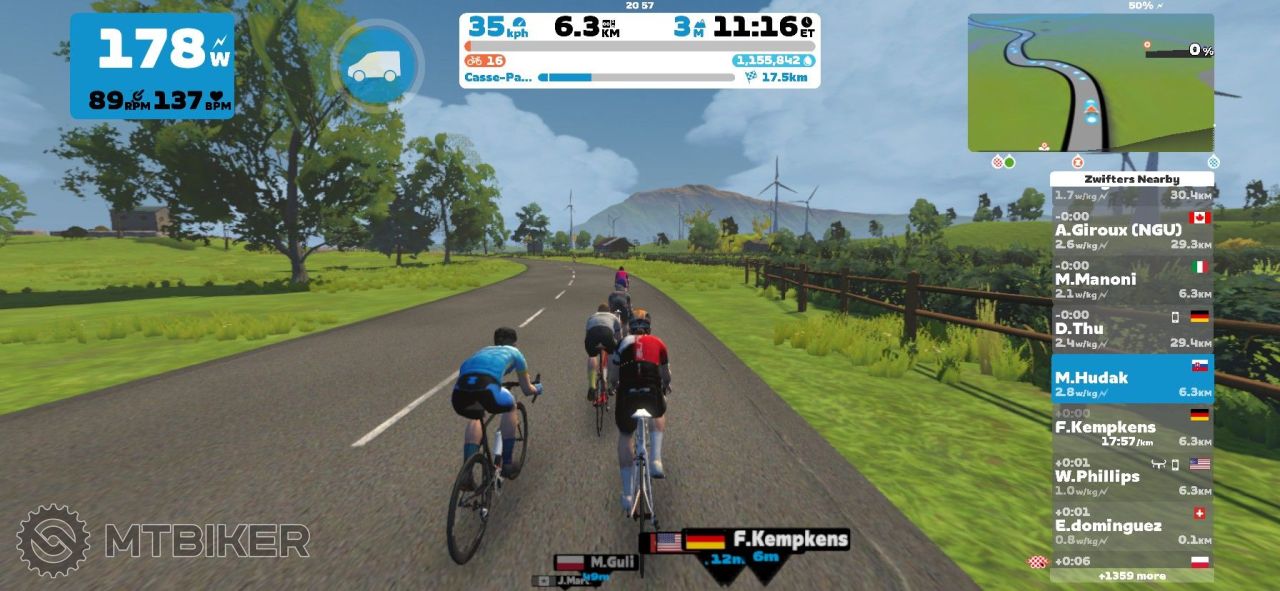
Task: Open the power and heart rate panel
Action: (x=152, y=66)
